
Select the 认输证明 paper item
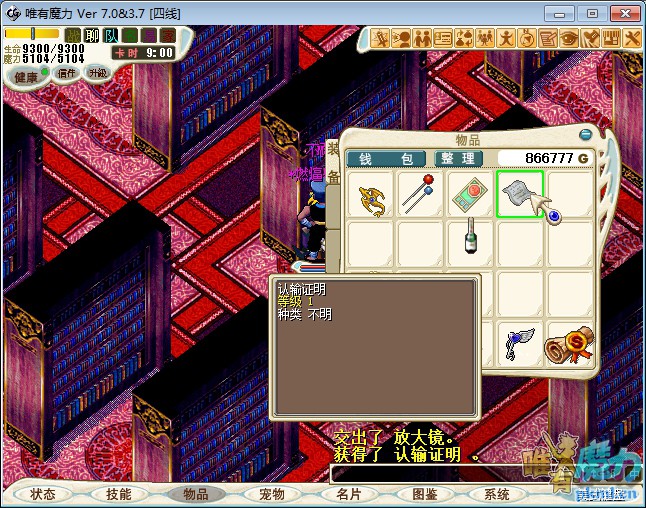coord(519,195)
